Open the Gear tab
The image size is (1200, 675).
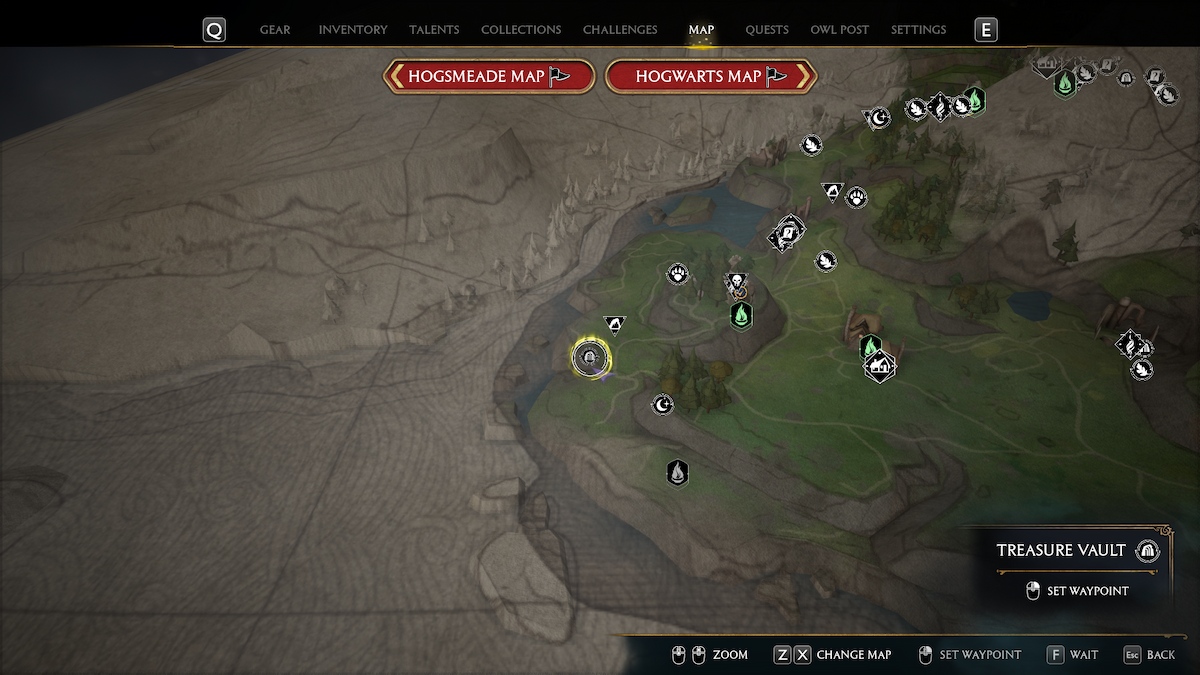275,30
